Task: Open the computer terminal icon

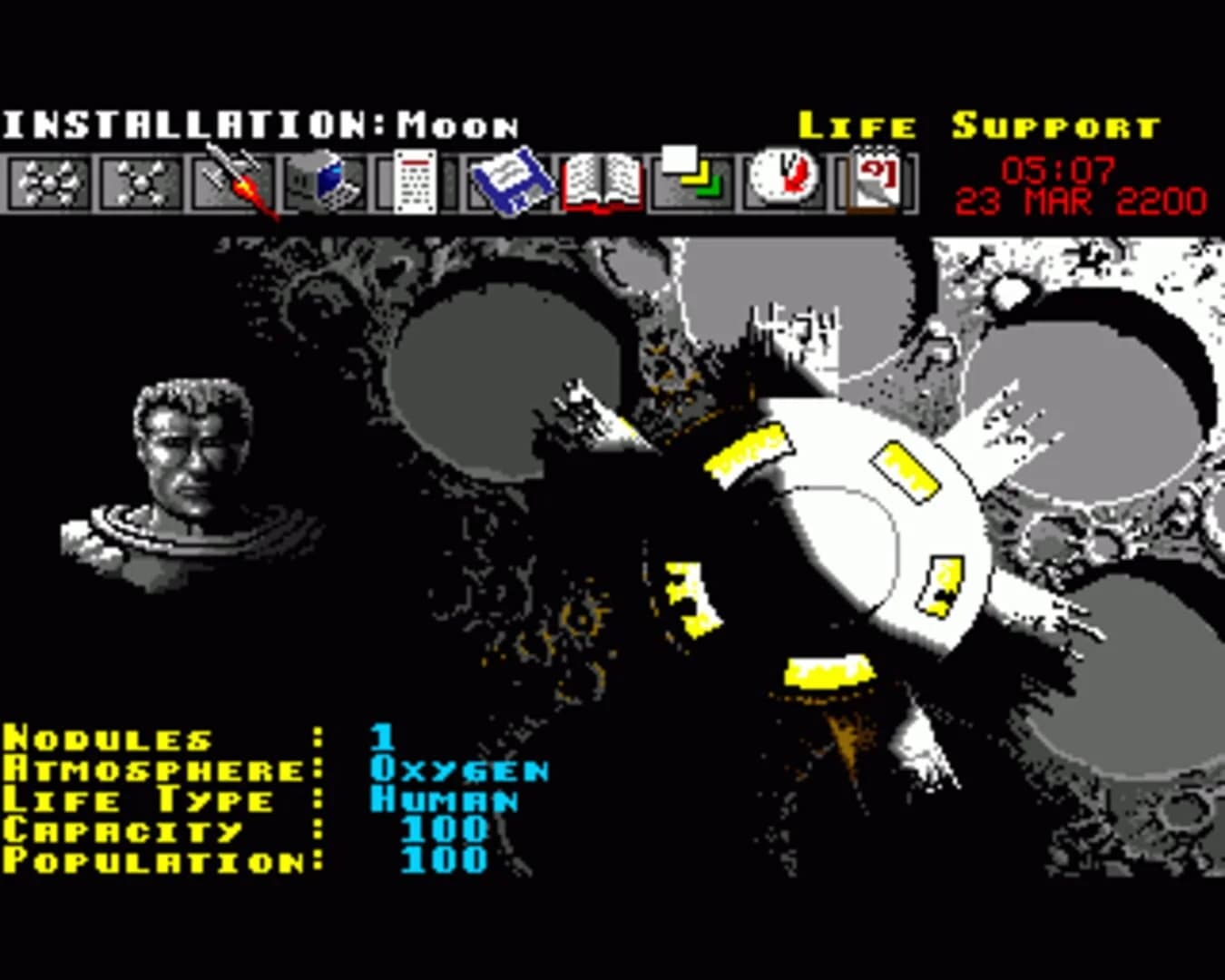Action: 323,181
